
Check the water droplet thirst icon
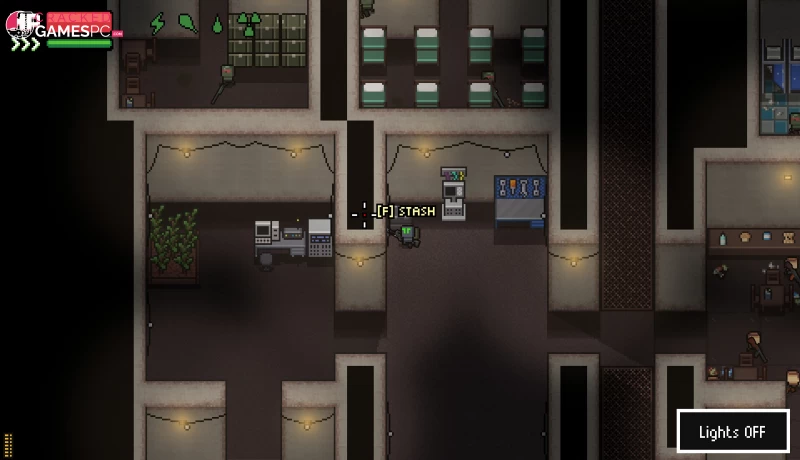click(217, 23)
